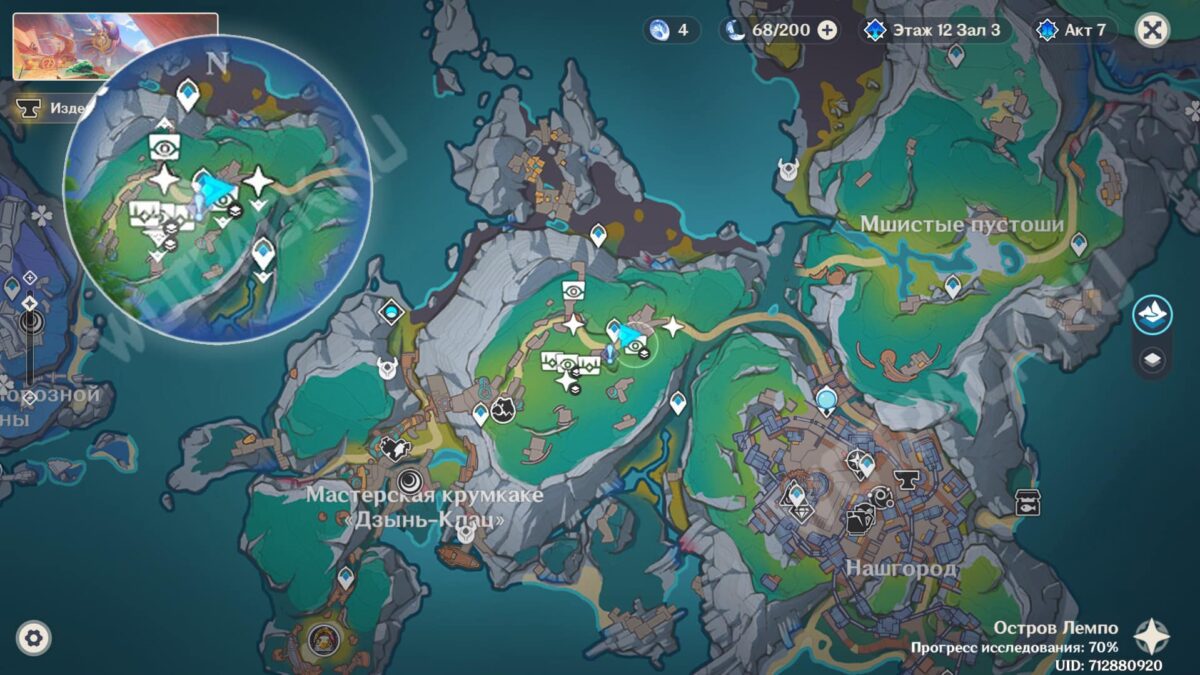This screenshot has width=1200, height=675.
Task: Select the swirl alchemy marker in Нашгород
Action: tap(880, 496)
